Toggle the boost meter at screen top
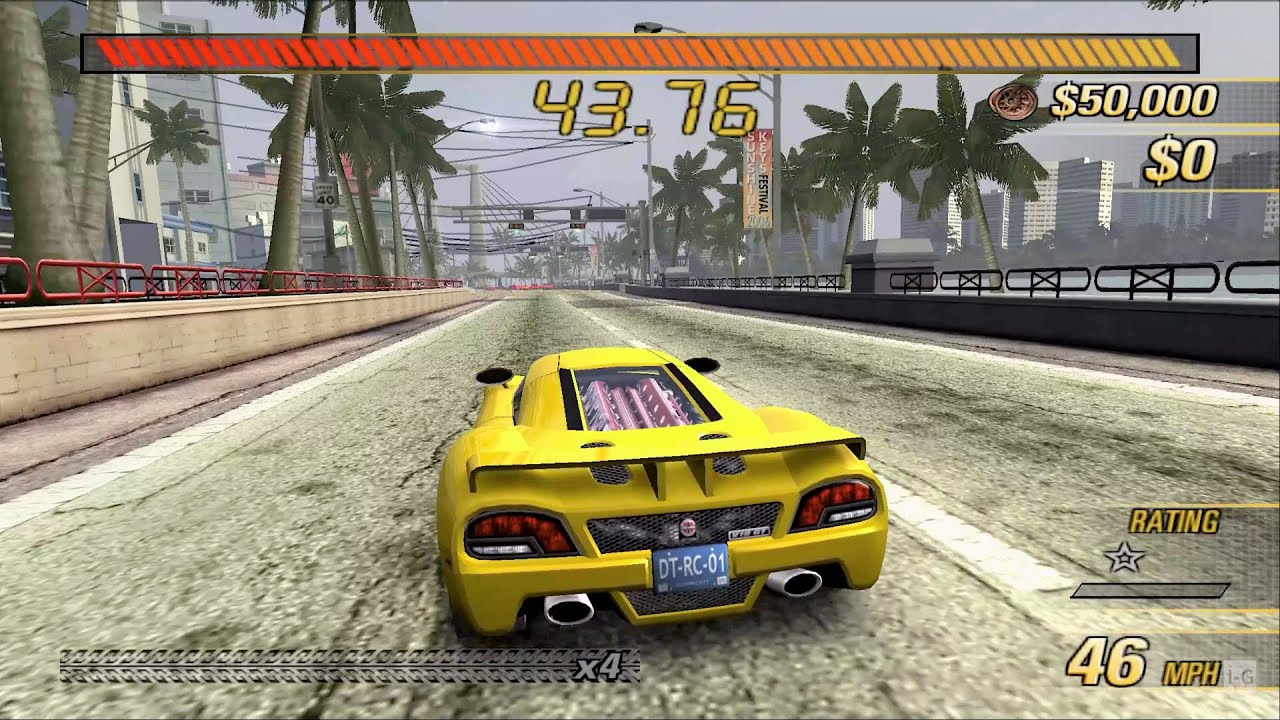1280x720 pixels. click(x=640, y=45)
